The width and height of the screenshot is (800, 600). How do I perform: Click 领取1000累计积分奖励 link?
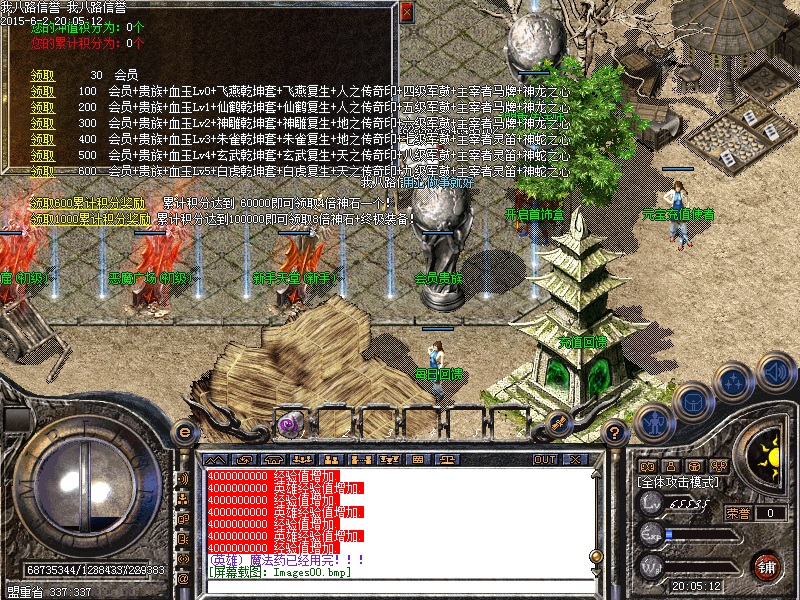92,218
